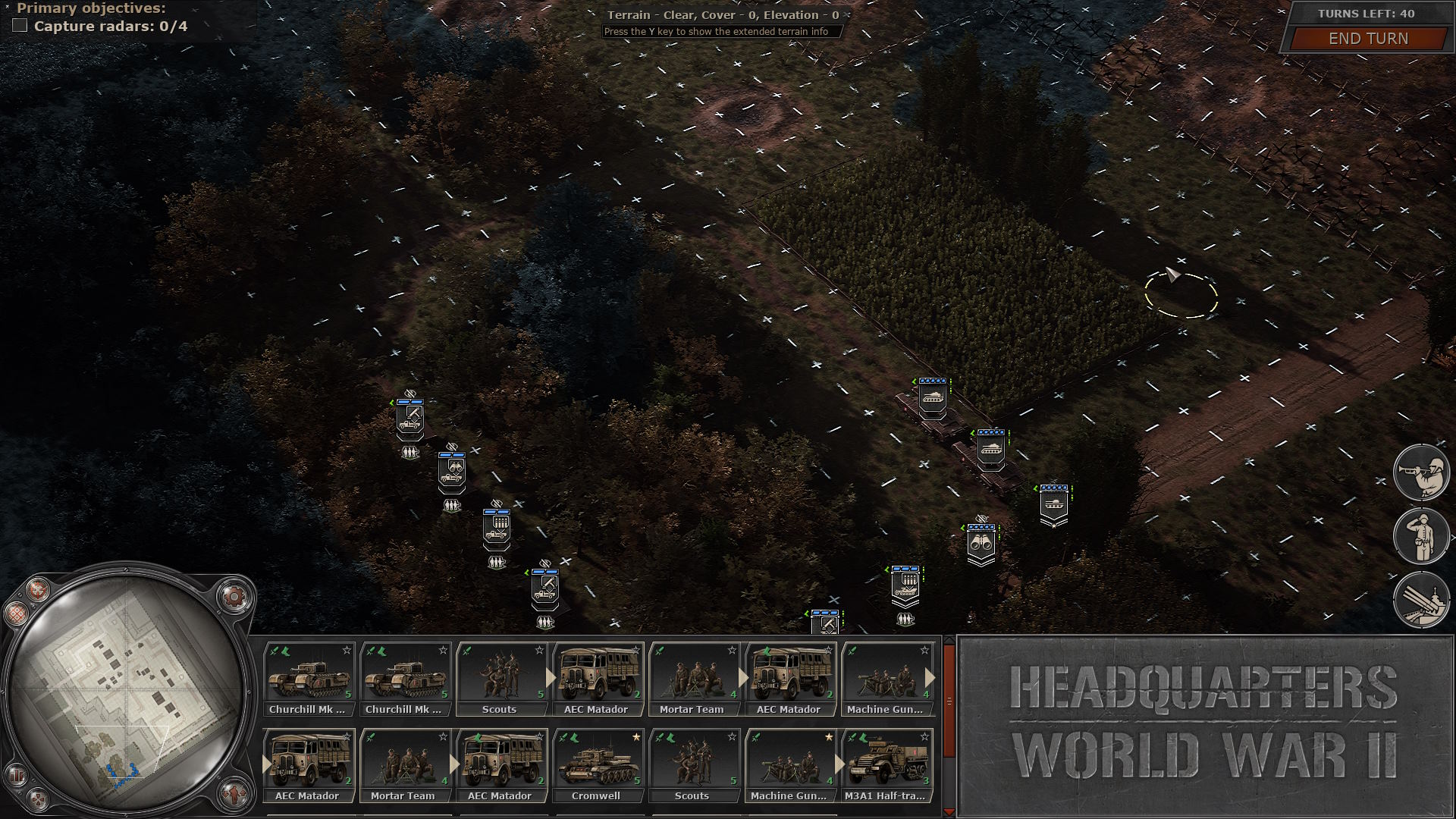Click the crosshair objectives icon above the minimap
Image resolution: width=1456 pixels, height=819 pixels.
[37, 591]
